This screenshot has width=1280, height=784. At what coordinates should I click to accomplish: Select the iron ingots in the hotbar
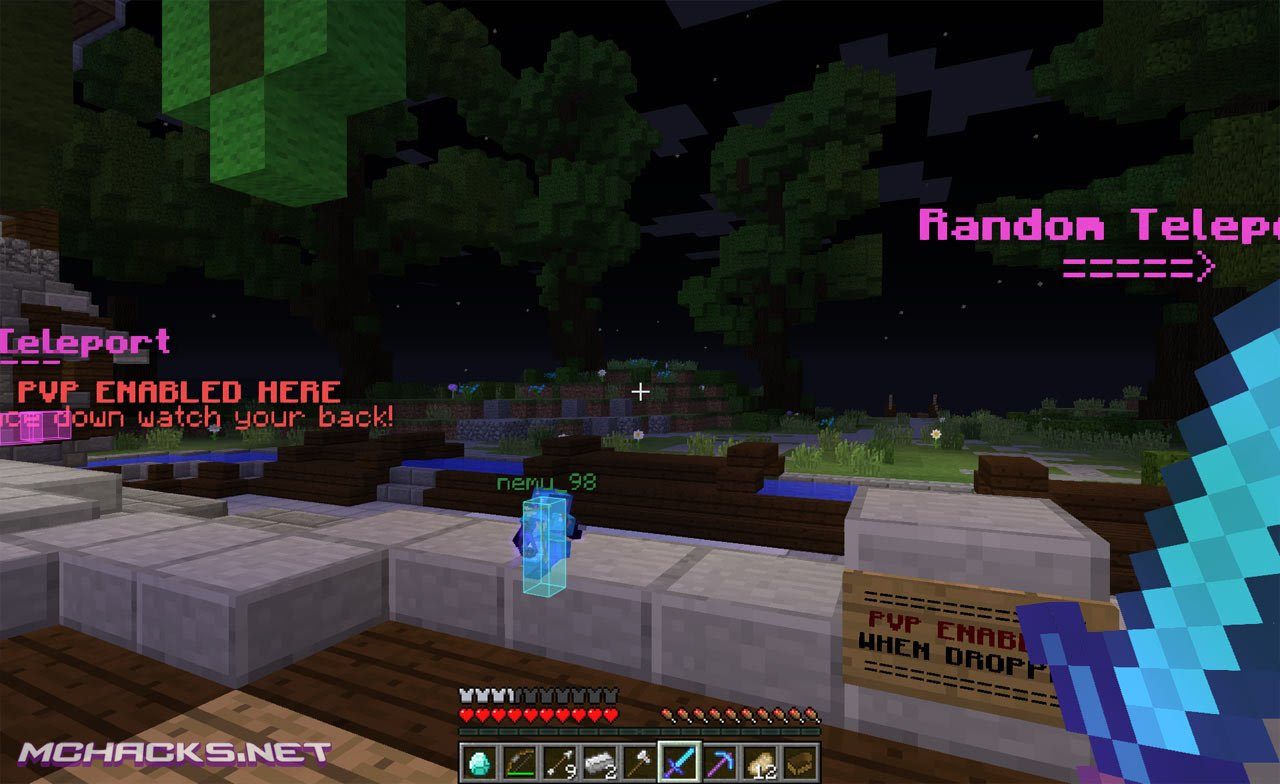[x=599, y=762]
